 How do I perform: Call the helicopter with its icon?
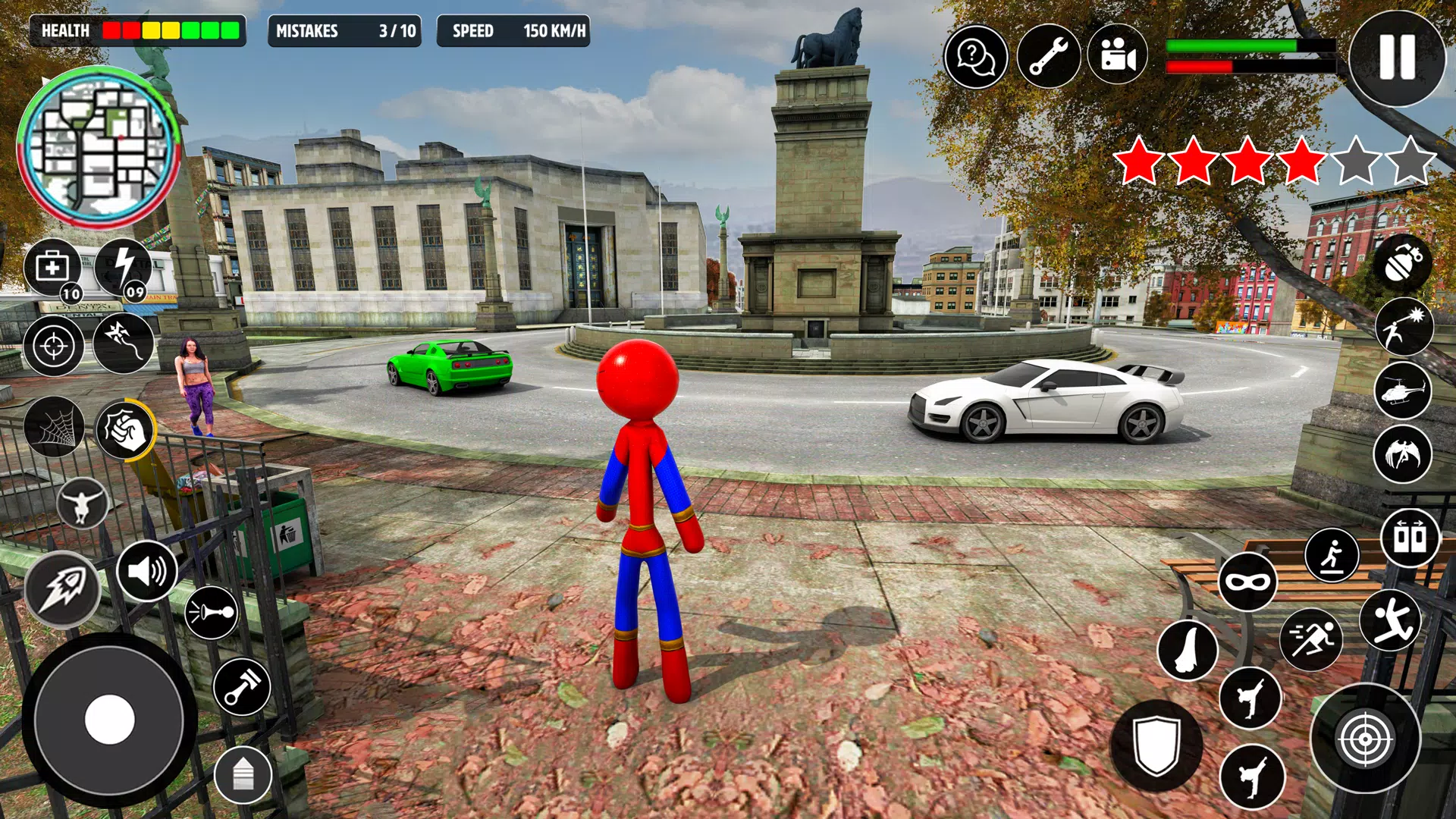pyautogui.click(x=1403, y=391)
